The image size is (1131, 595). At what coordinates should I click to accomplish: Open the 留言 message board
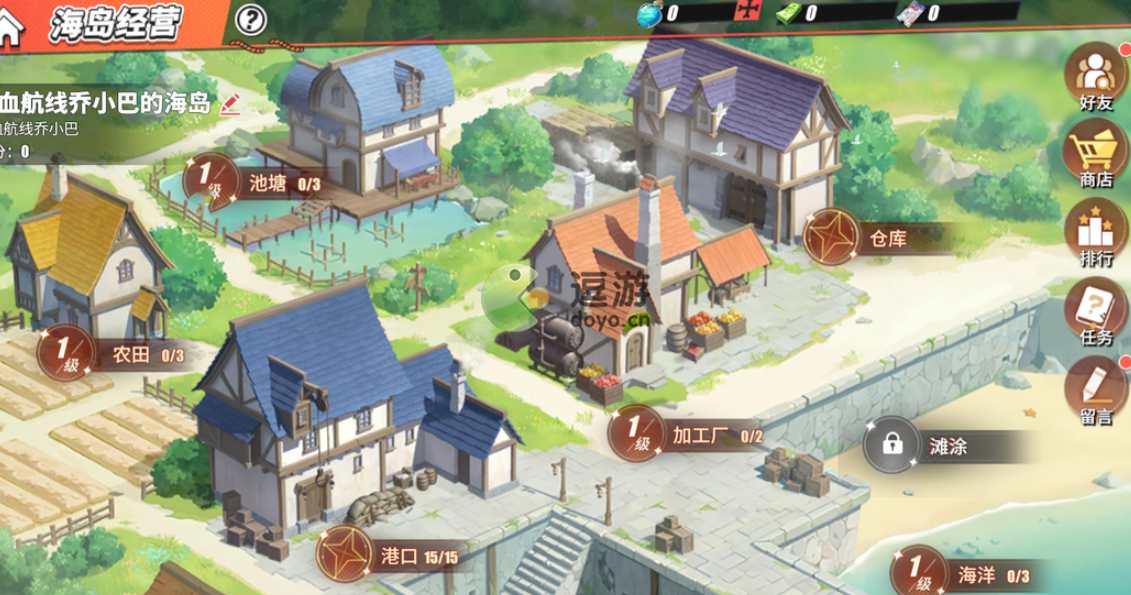click(x=1095, y=390)
